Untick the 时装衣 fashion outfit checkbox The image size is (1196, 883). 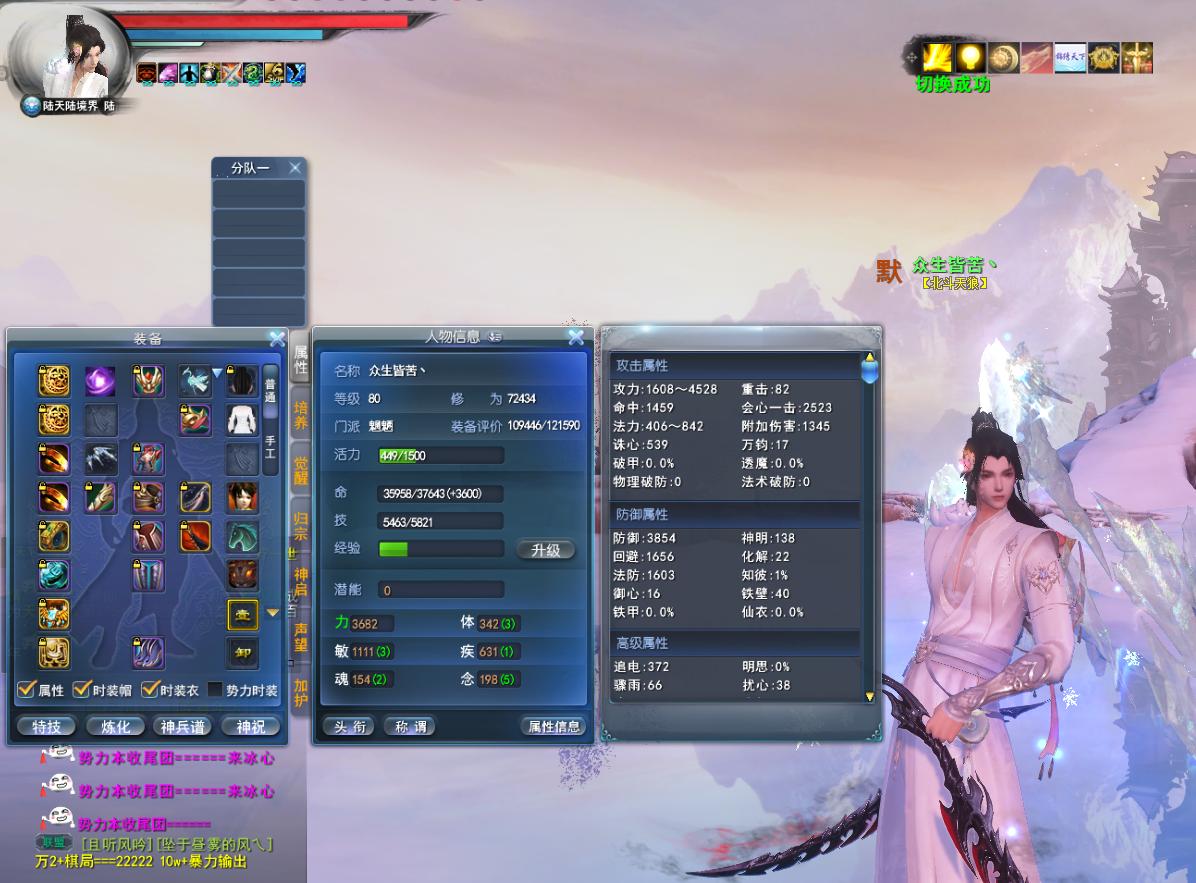[x=149, y=690]
